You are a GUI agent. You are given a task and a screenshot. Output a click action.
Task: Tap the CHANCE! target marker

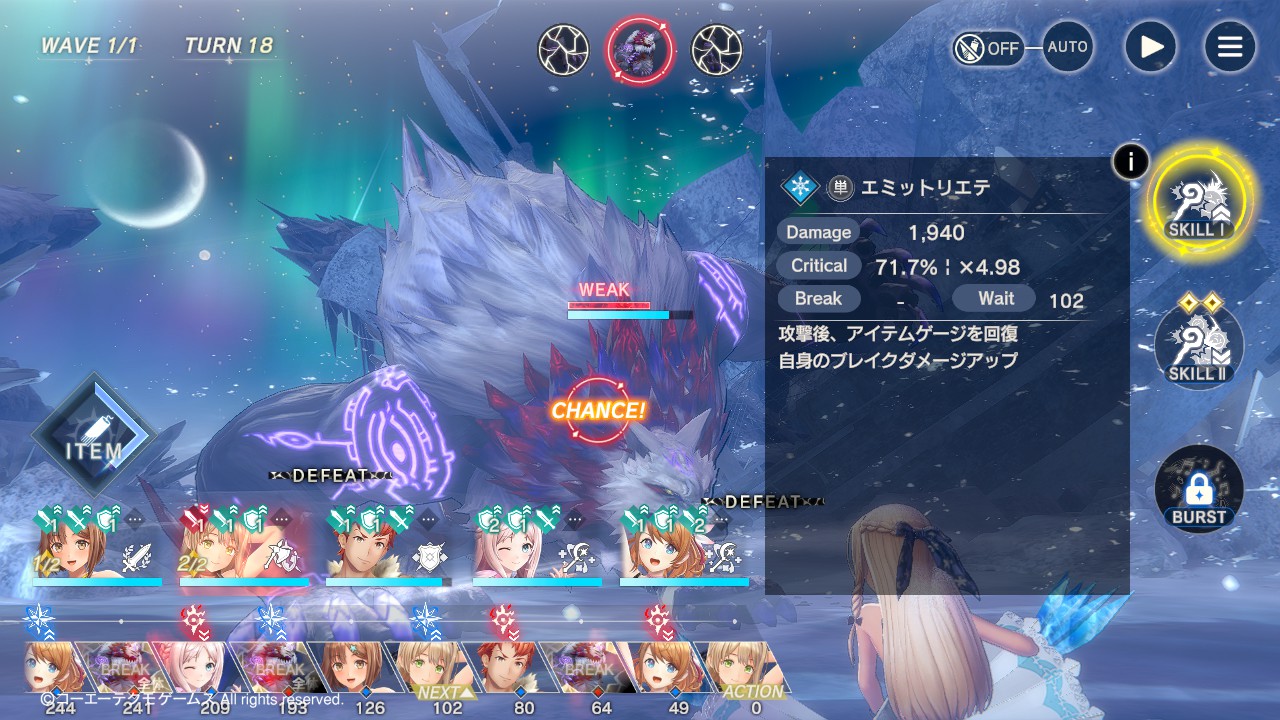tap(598, 410)
